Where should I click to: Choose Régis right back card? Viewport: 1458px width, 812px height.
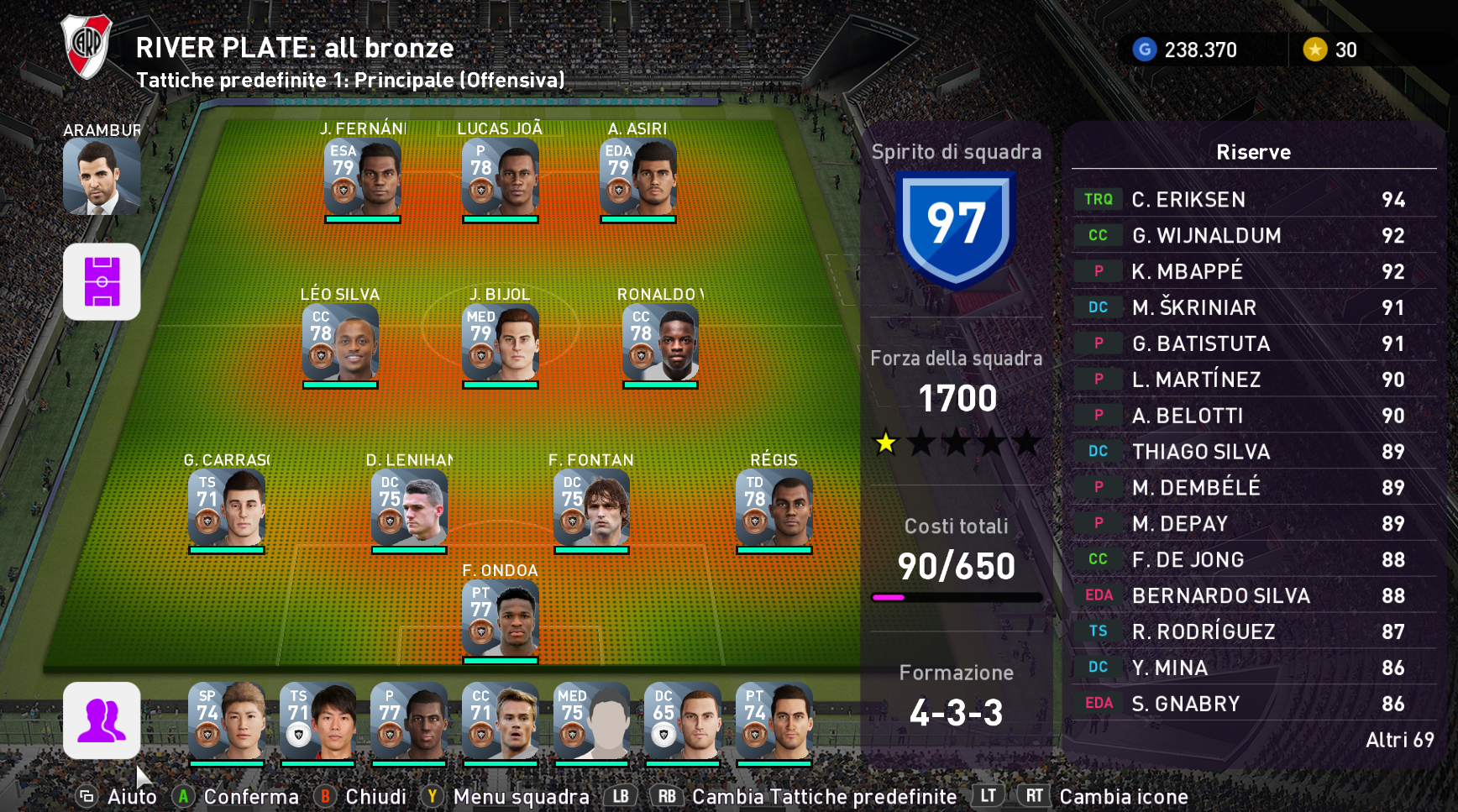pyautogui.click(x=774, y=509)
